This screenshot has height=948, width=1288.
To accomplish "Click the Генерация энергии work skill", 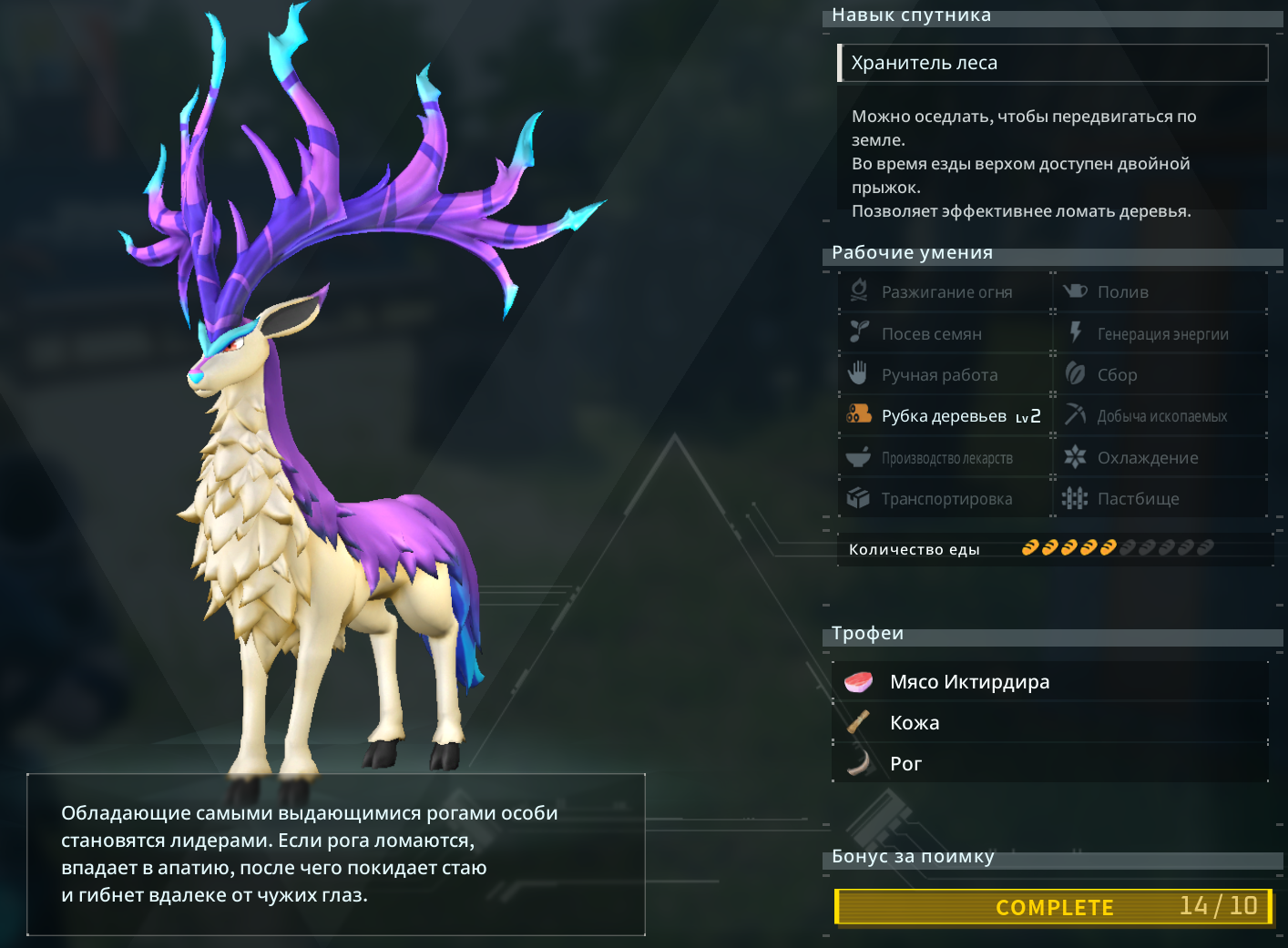I will (1160, 334).
